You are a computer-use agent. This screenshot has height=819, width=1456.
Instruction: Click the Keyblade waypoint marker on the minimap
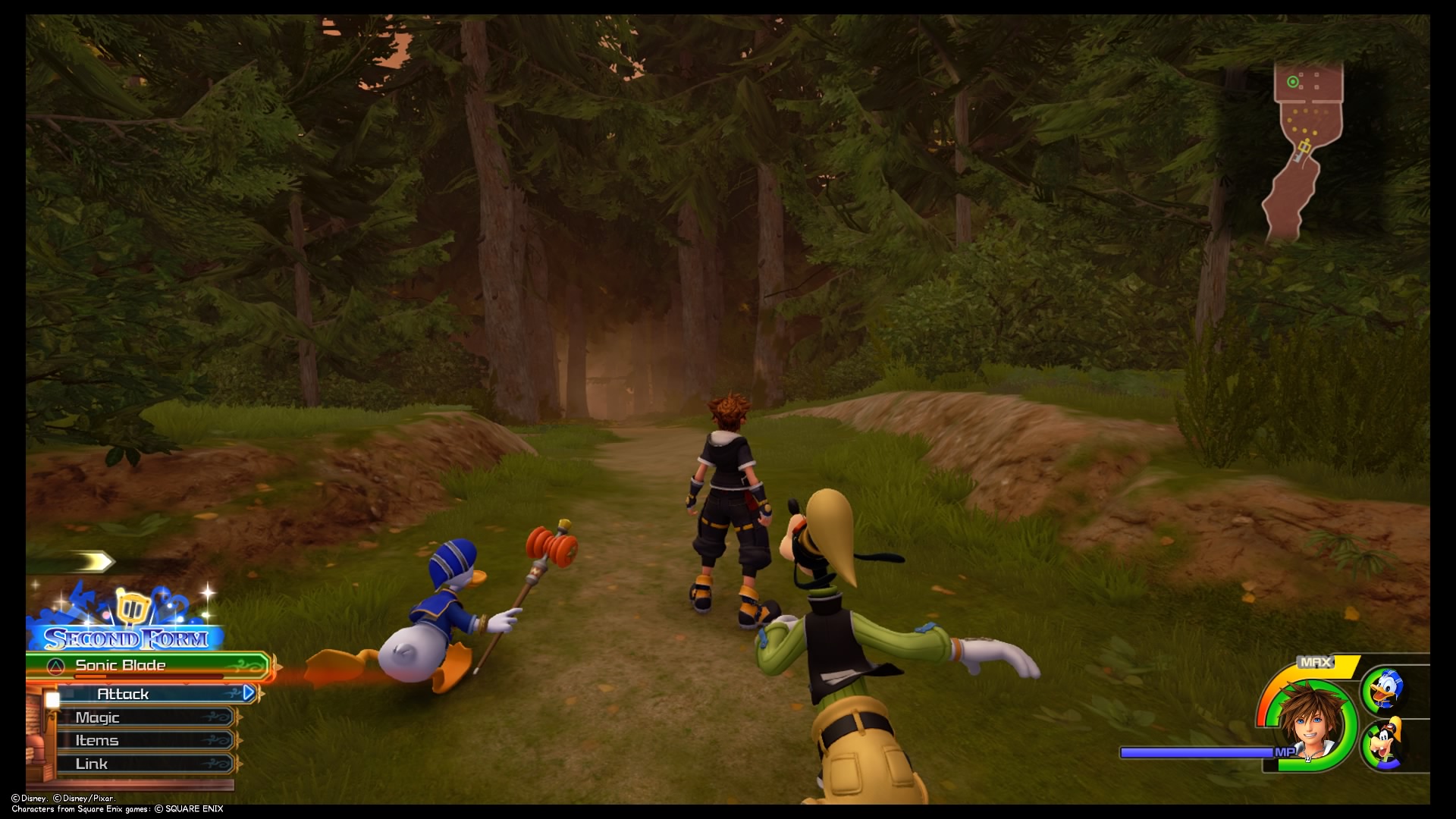coord(1305,147)
